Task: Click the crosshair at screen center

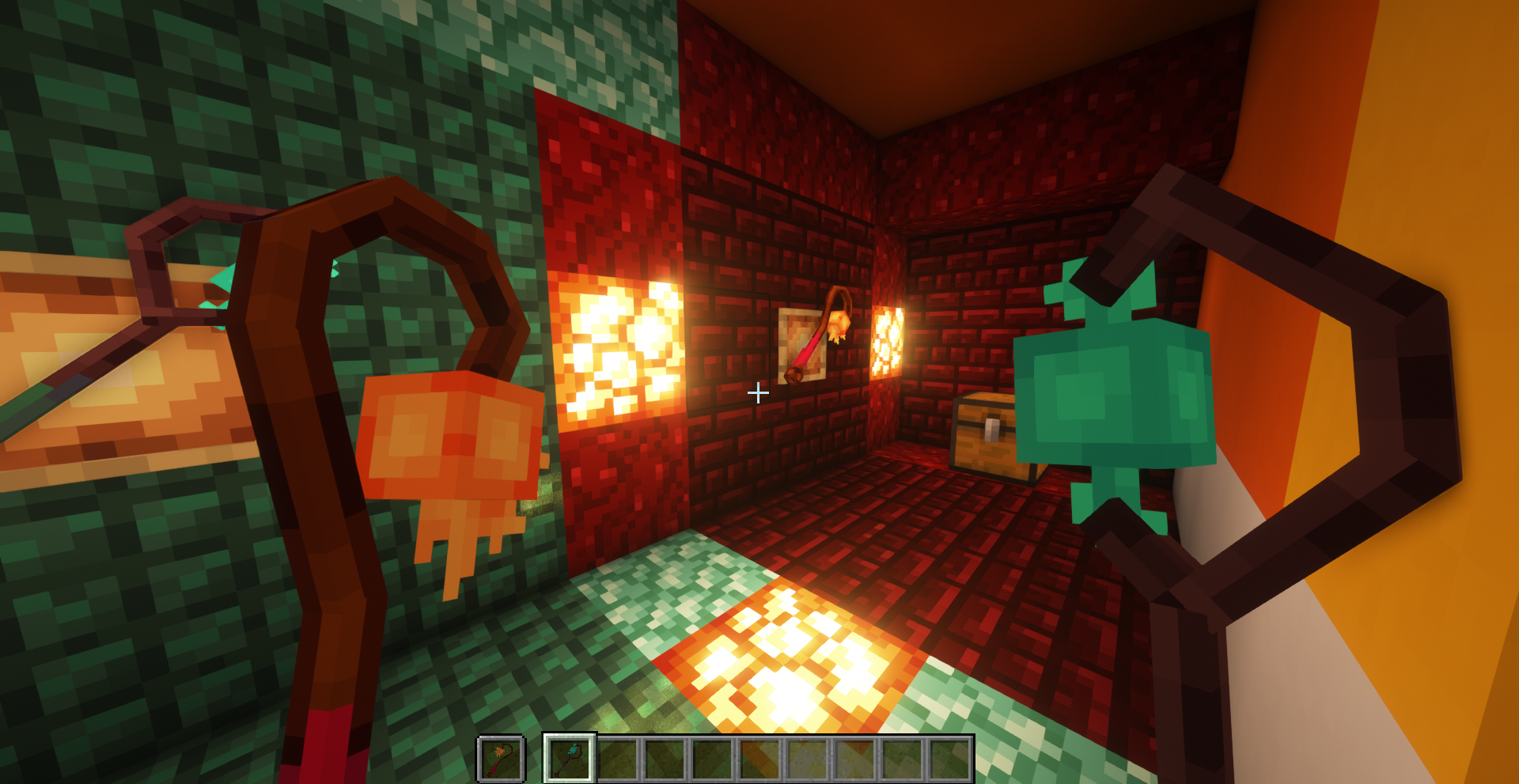Action: pyautogui.click(x=758, y=392)
